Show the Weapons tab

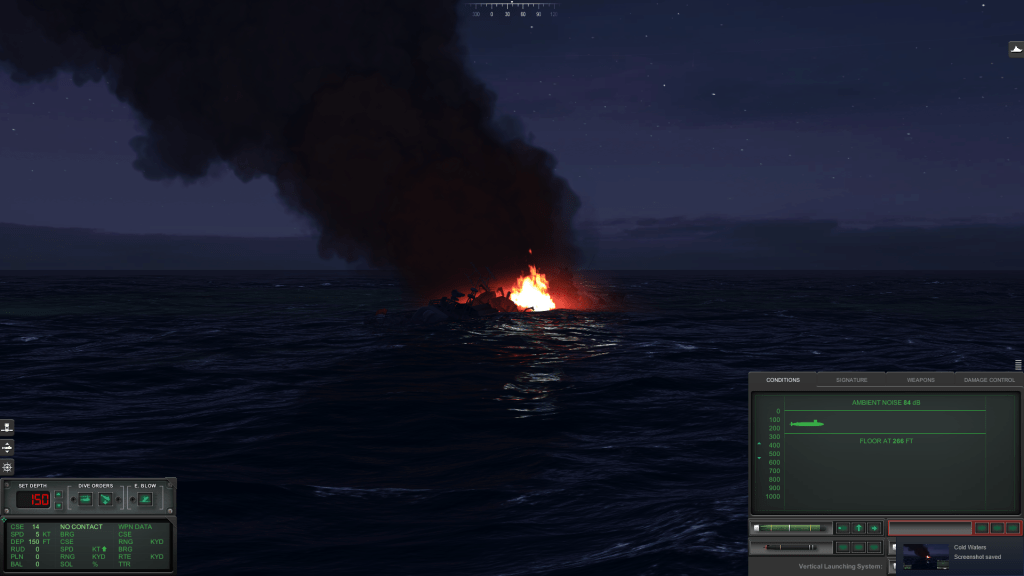pyautogui.click(x=920, y=380)
